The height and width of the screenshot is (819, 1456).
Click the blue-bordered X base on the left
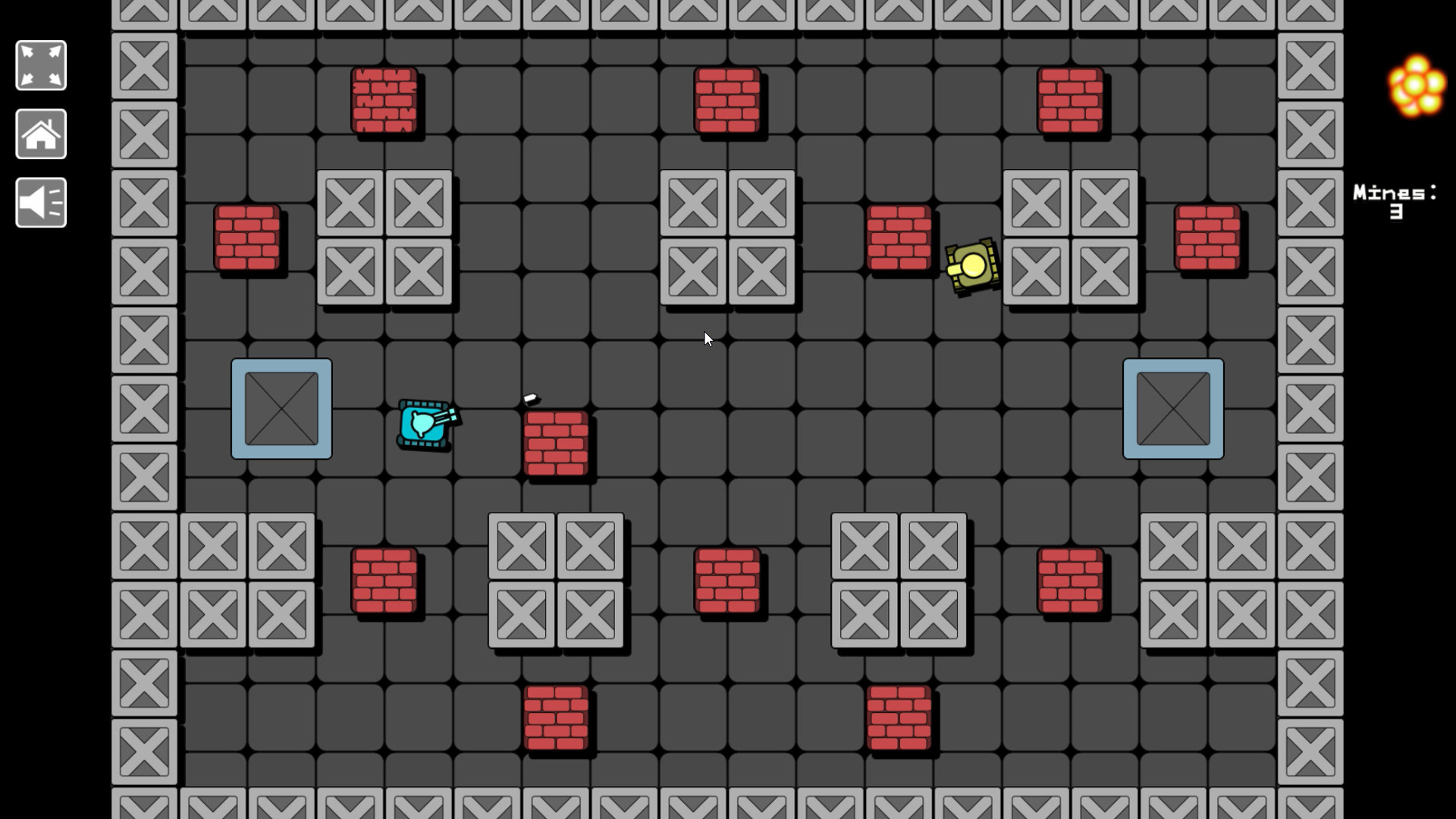coord(281,409)
